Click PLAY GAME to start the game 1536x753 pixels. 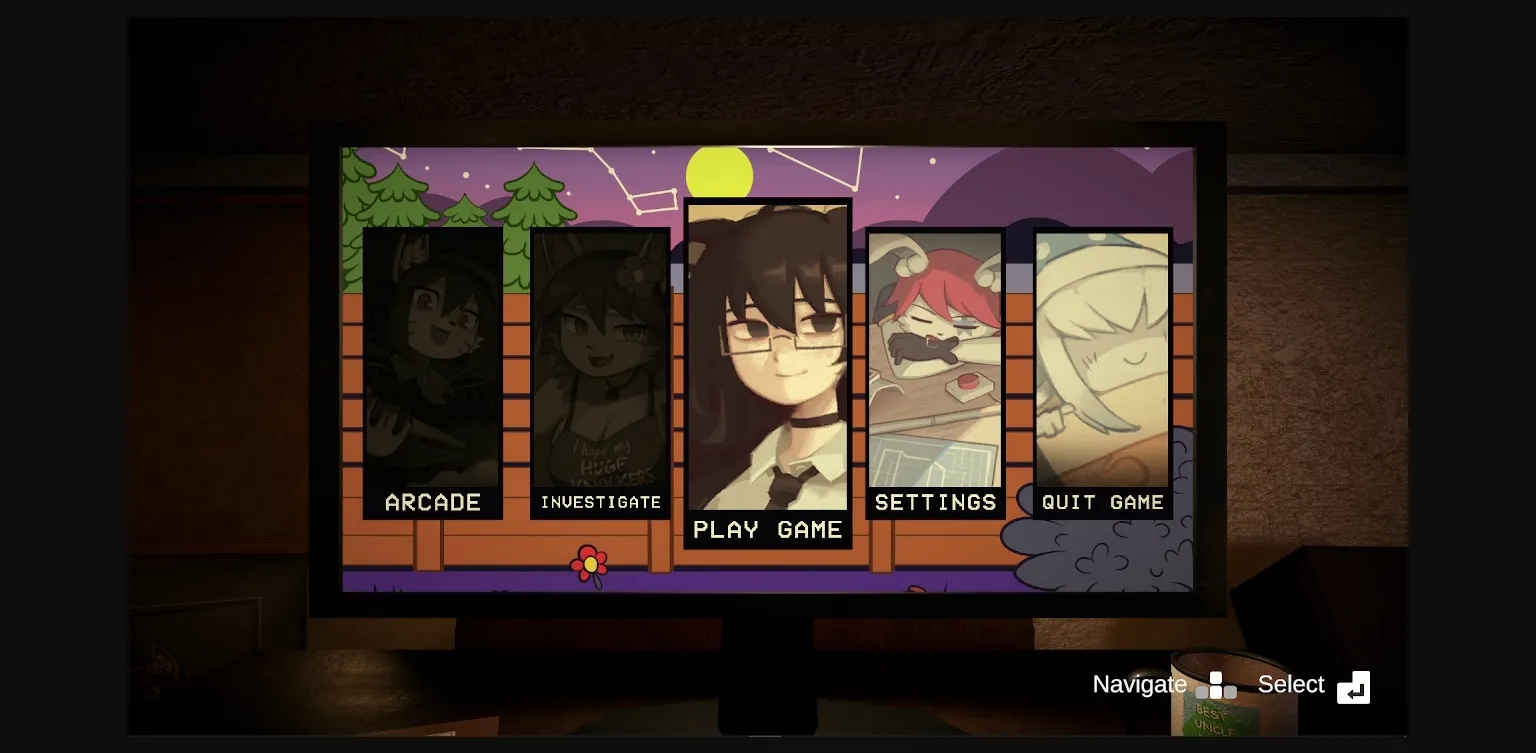tap(768, 530)
